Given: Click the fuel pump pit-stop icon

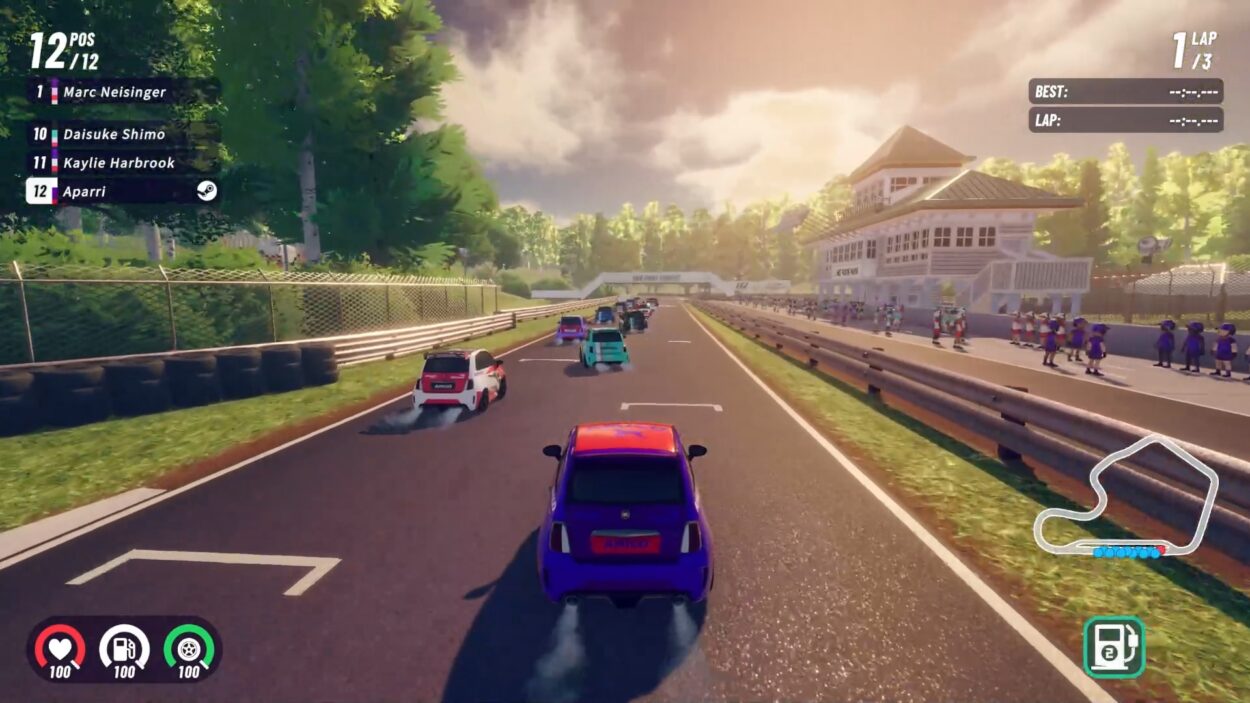Looking at the screenshot, I should click(x=1113, y=646).
